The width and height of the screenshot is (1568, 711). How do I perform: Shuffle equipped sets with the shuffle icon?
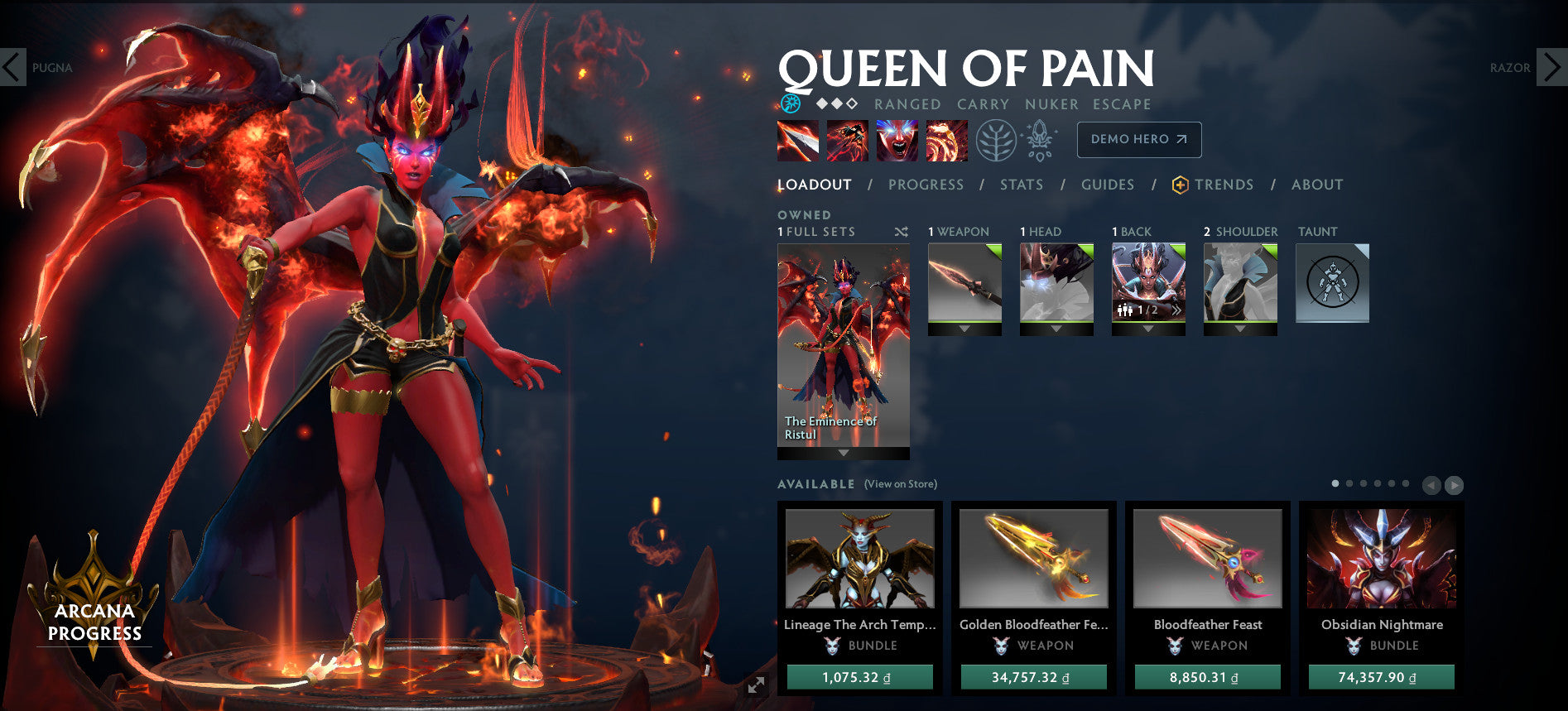click(902, 233)
